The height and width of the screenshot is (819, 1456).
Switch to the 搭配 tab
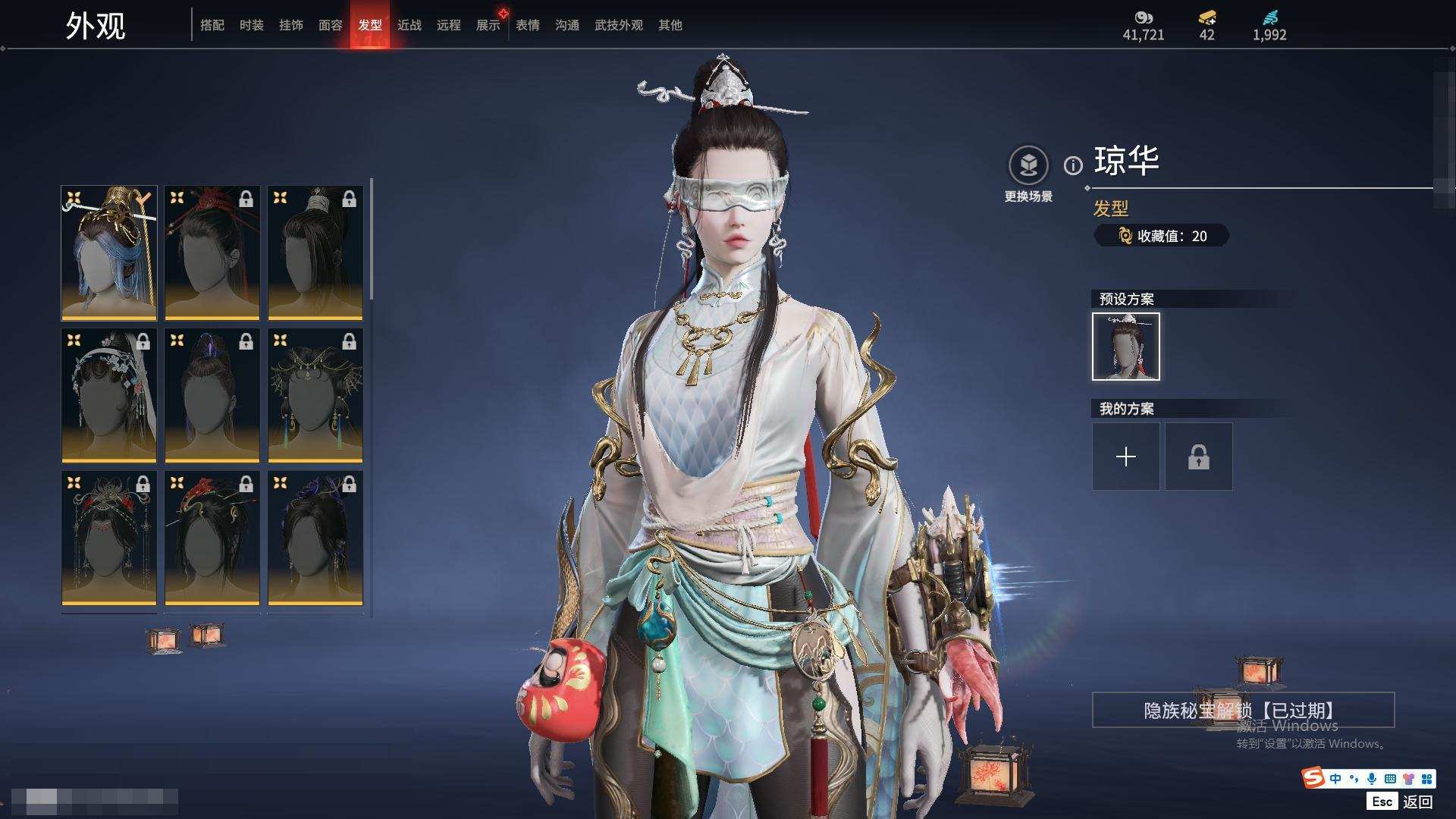(212, 25)
